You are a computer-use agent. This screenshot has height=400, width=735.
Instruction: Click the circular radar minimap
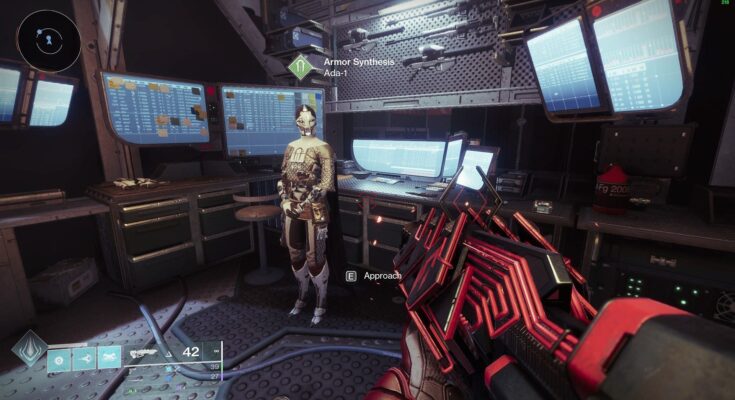pyautogui.click(x=48, y=40)
